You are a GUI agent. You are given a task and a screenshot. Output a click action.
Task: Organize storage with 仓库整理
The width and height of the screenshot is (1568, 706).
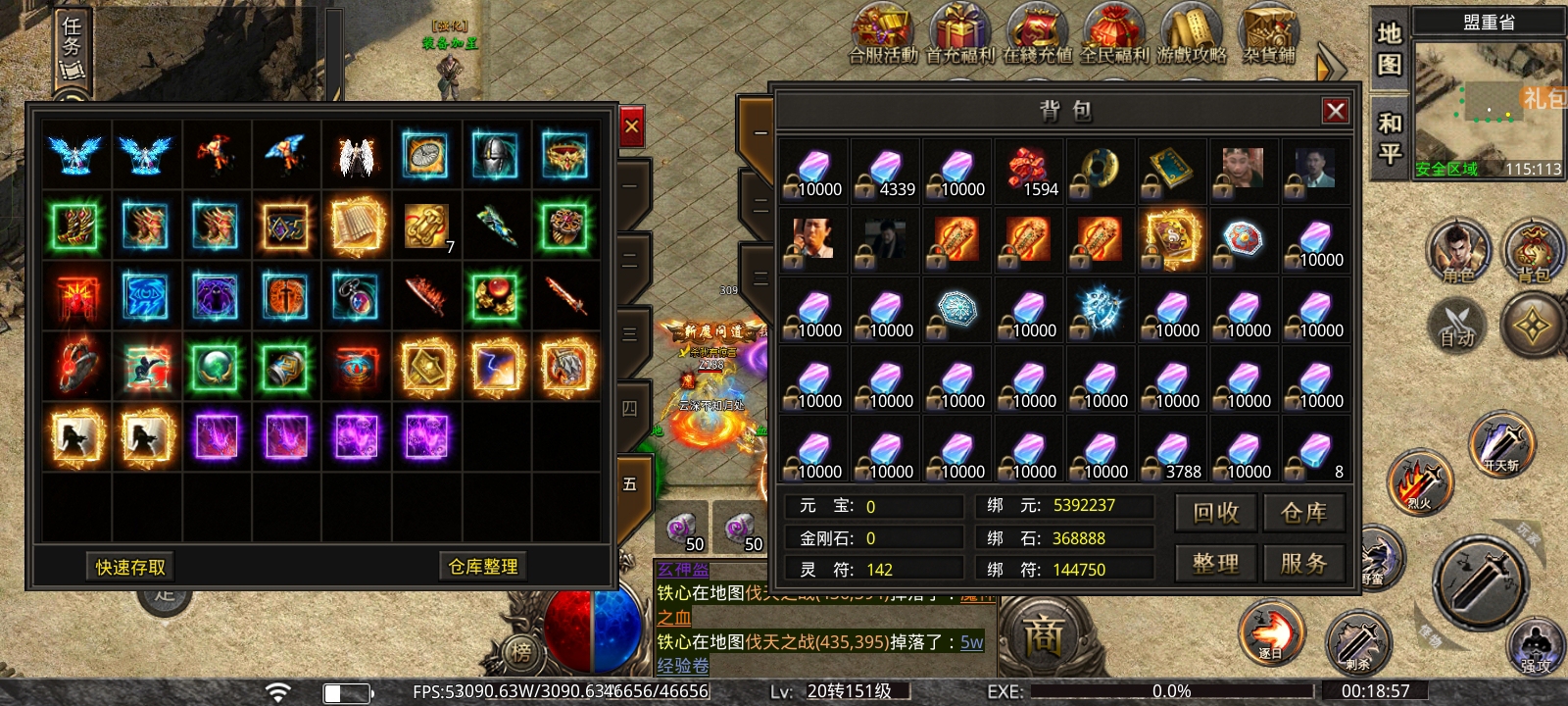pos(483,567)
